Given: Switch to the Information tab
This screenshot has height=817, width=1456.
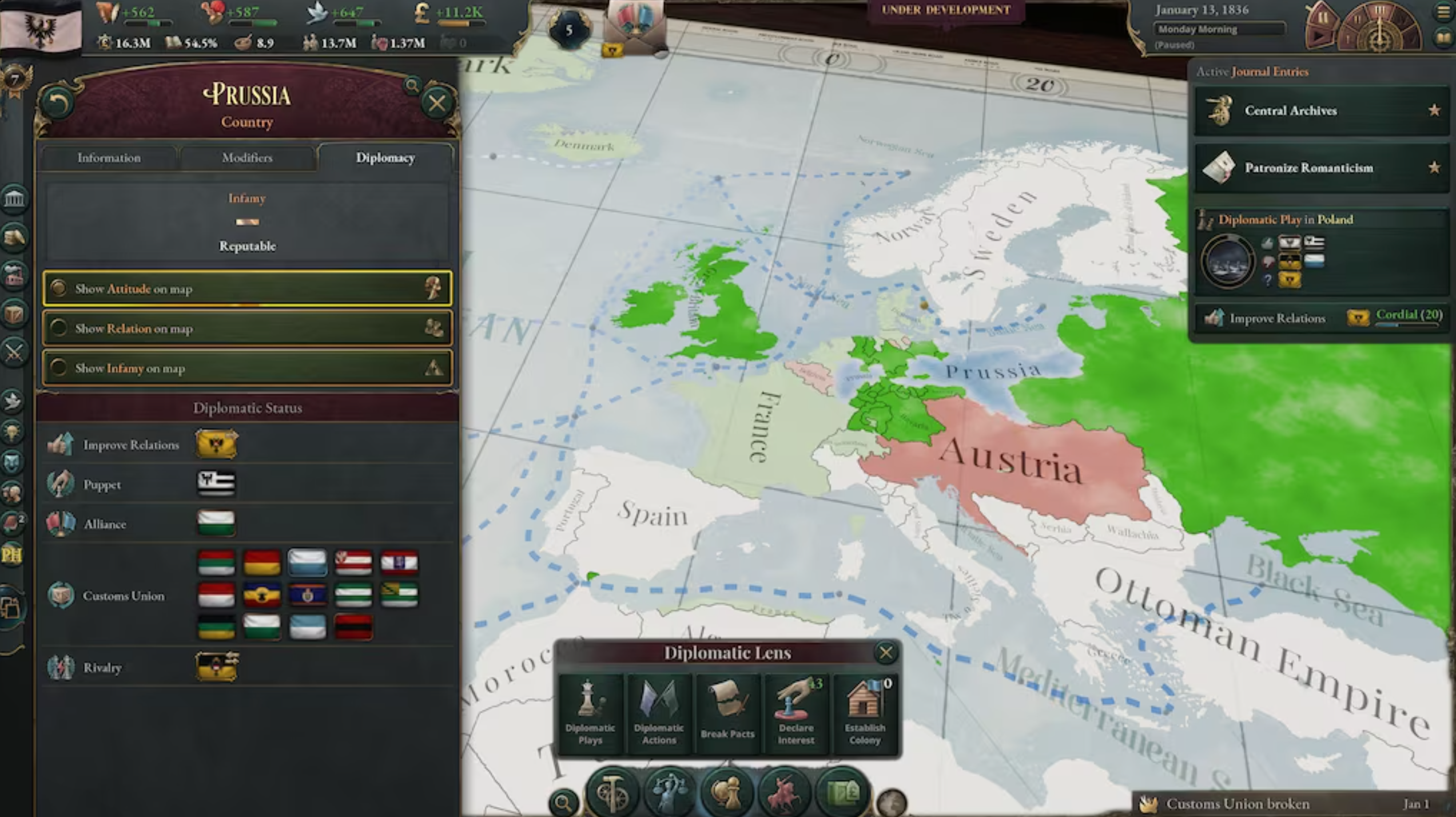Looking at the screenshot, I should [109, 158].
